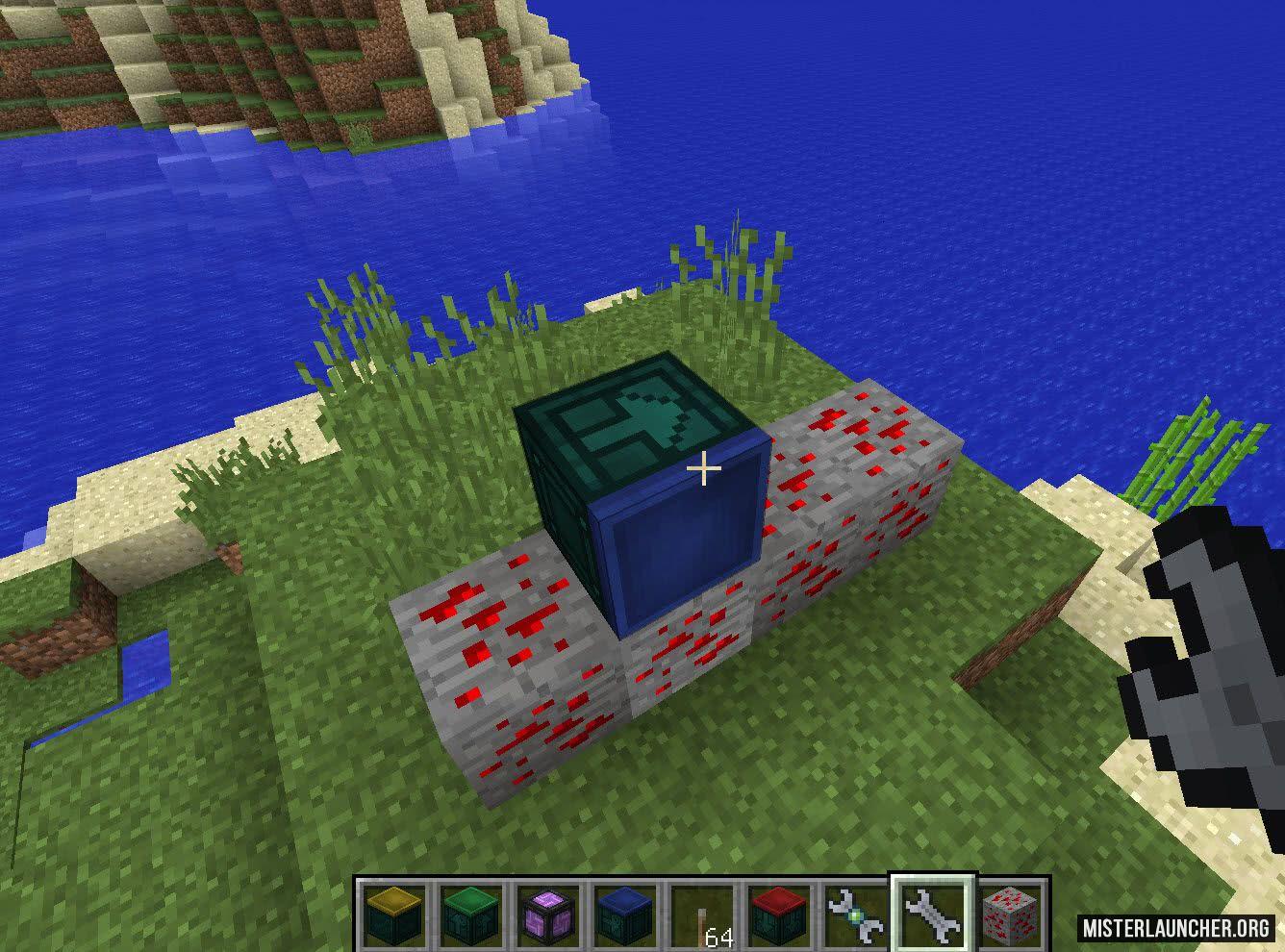Open the MisterLauncher.org watermark link
The image size is (1285, 952).
[x=1176, y=927]
